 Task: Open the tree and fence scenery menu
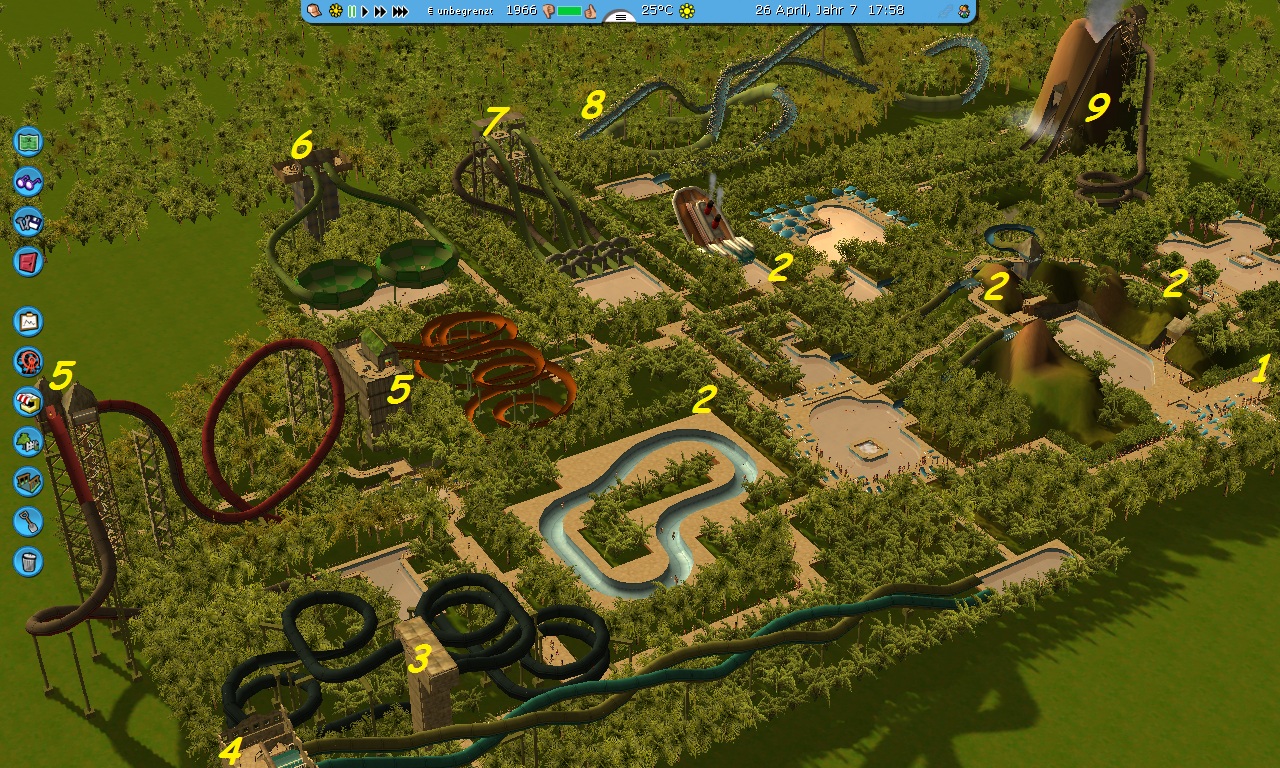(x=28, y=441)
